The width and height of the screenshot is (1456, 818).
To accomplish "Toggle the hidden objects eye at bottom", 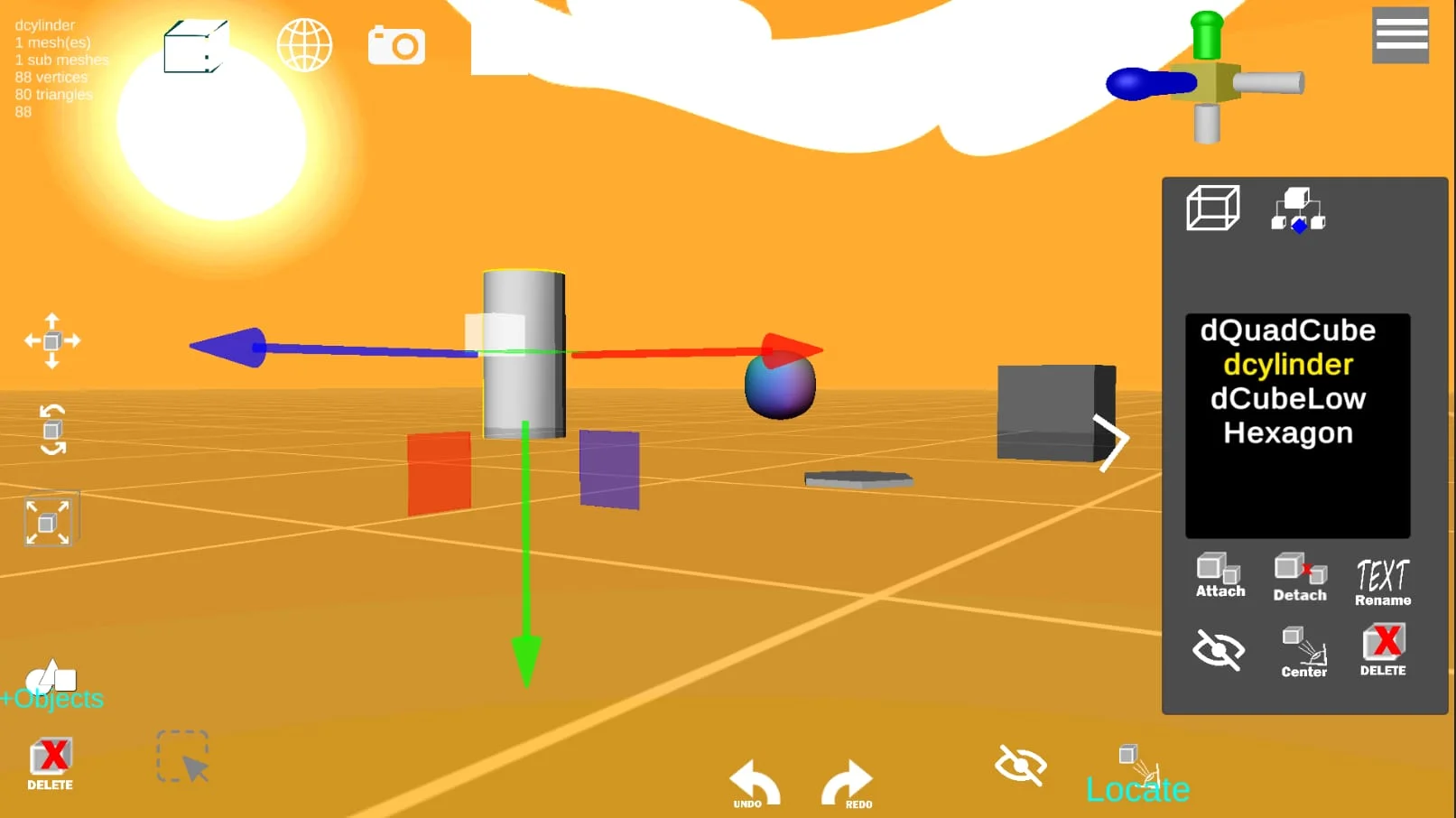I will pyautogui.click(x=1021, y=766).
